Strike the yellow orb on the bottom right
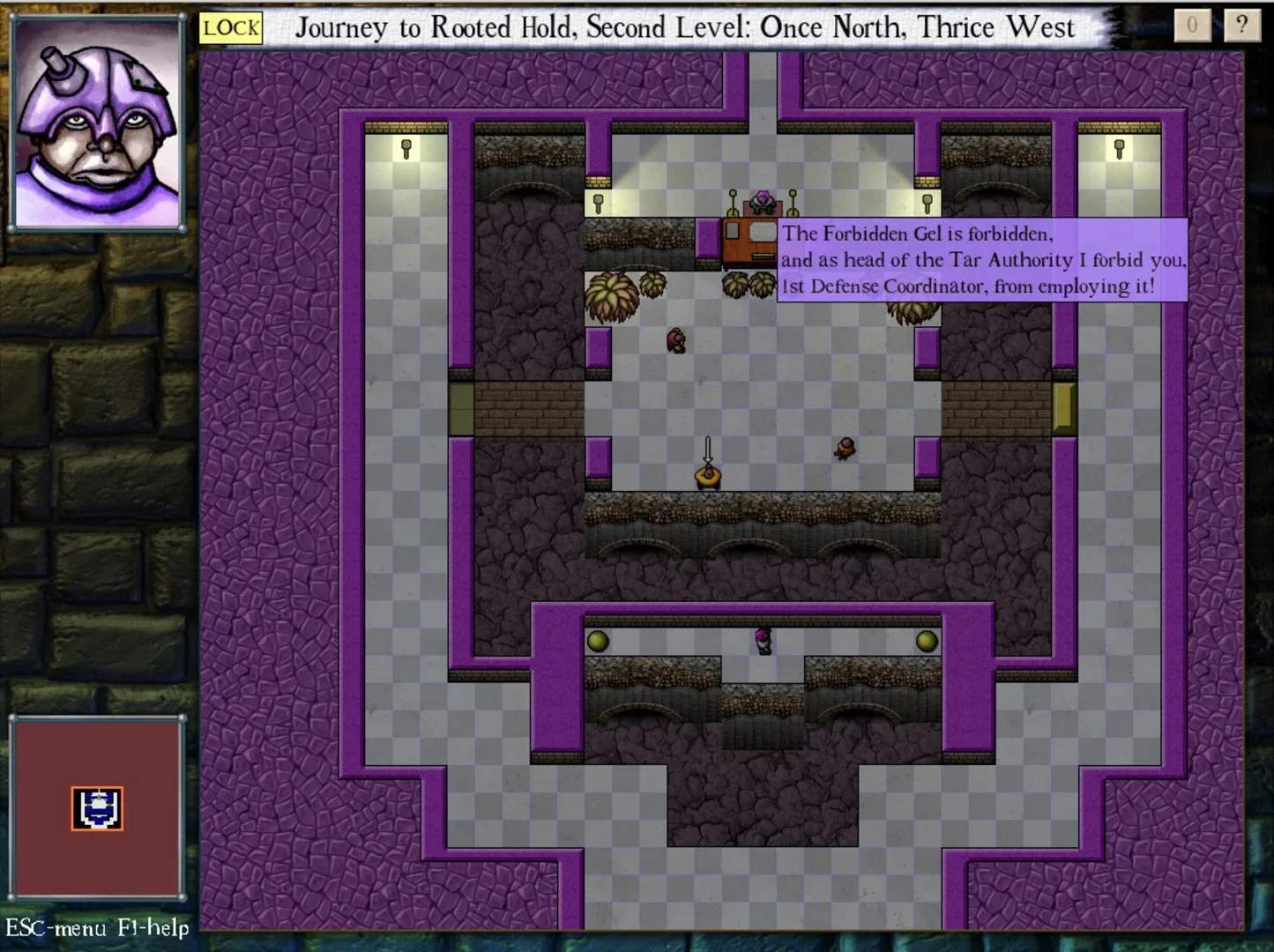Image resolution: width=1274 pixels, height=952 pixels. [x=927, y=642]
